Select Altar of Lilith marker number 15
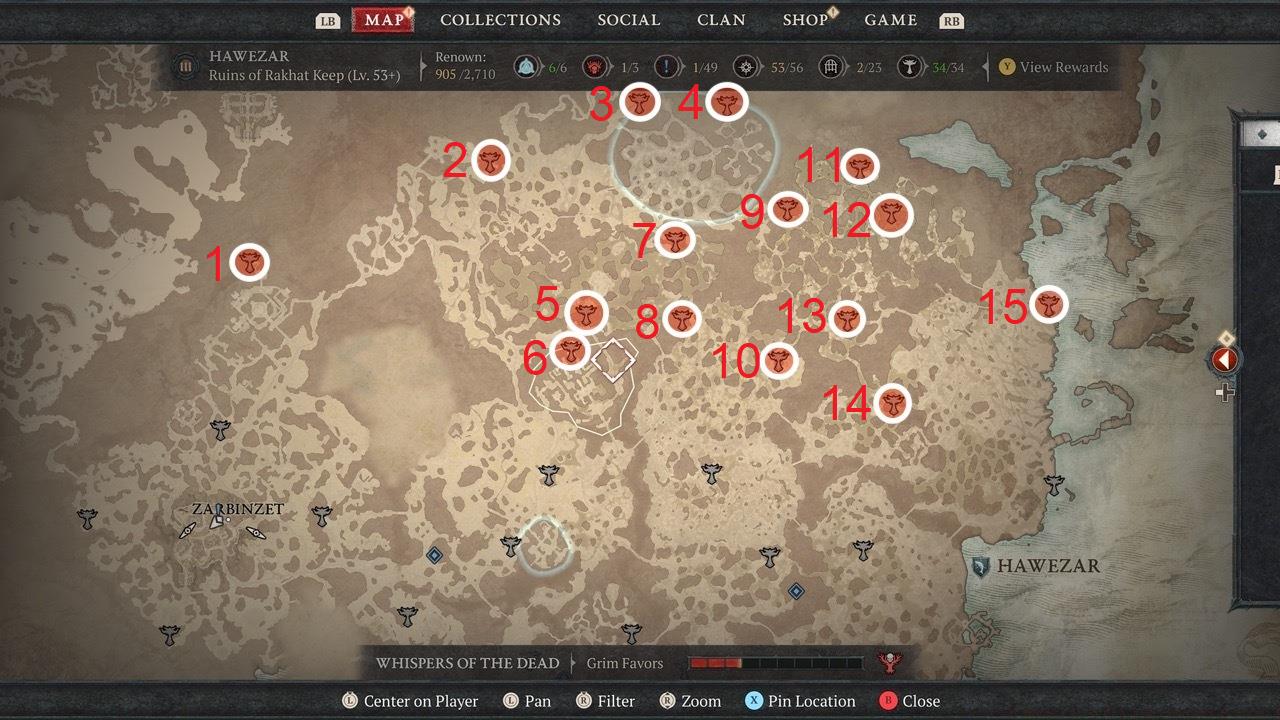The width and height of the screenshot is (1280, 720). (1049, 305)
